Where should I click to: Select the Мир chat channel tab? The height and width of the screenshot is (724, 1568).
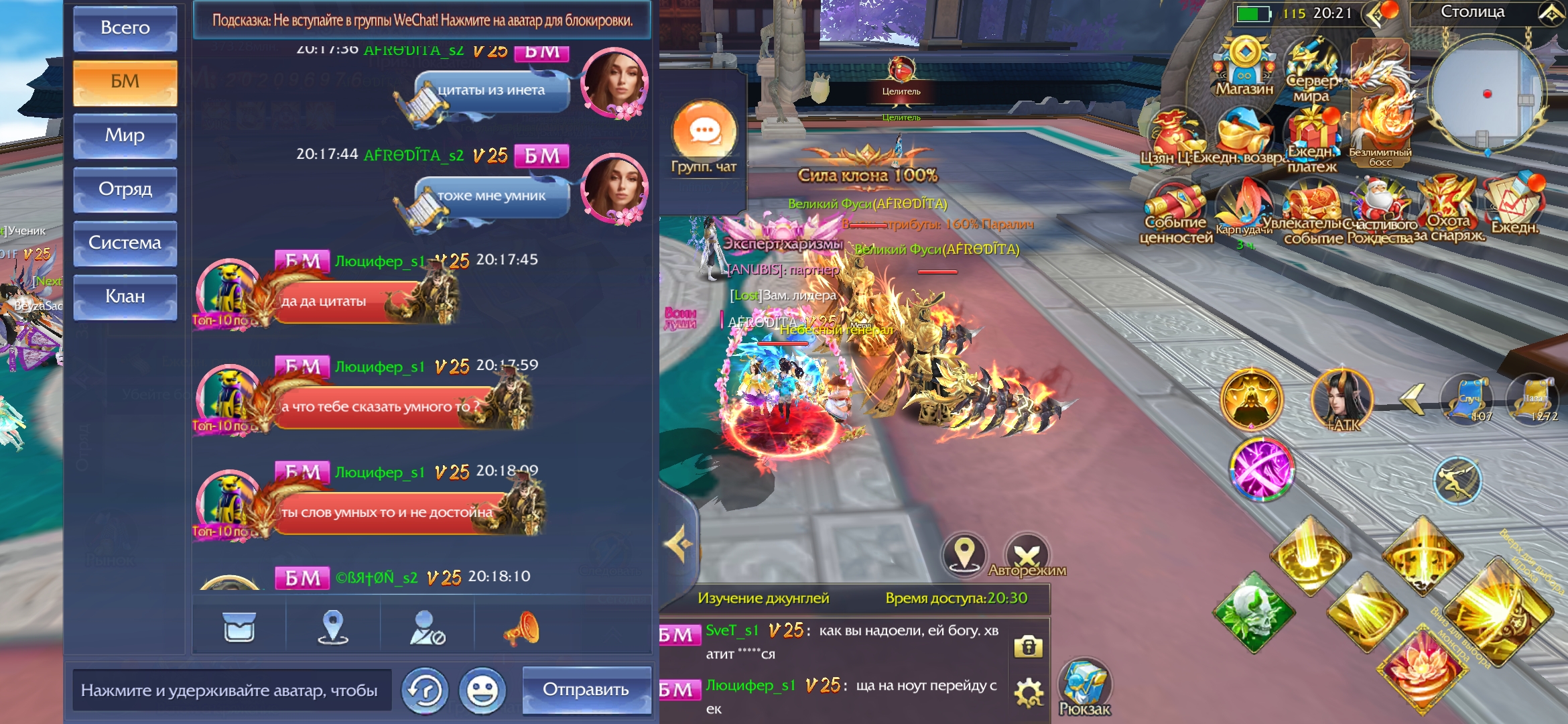click(125, 135)
